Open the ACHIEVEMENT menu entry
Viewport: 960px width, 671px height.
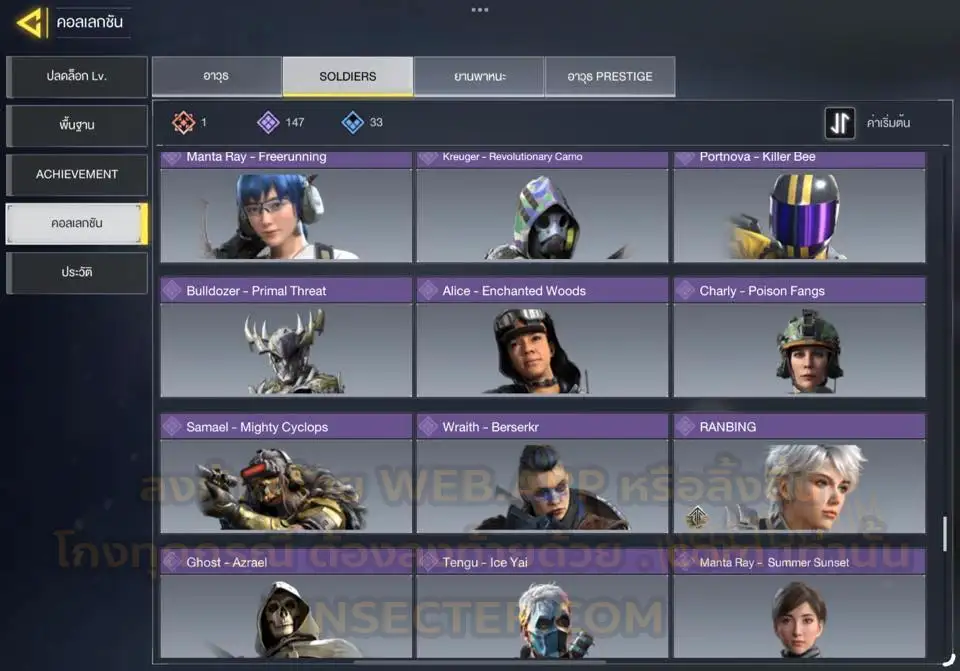pos(77,175)
